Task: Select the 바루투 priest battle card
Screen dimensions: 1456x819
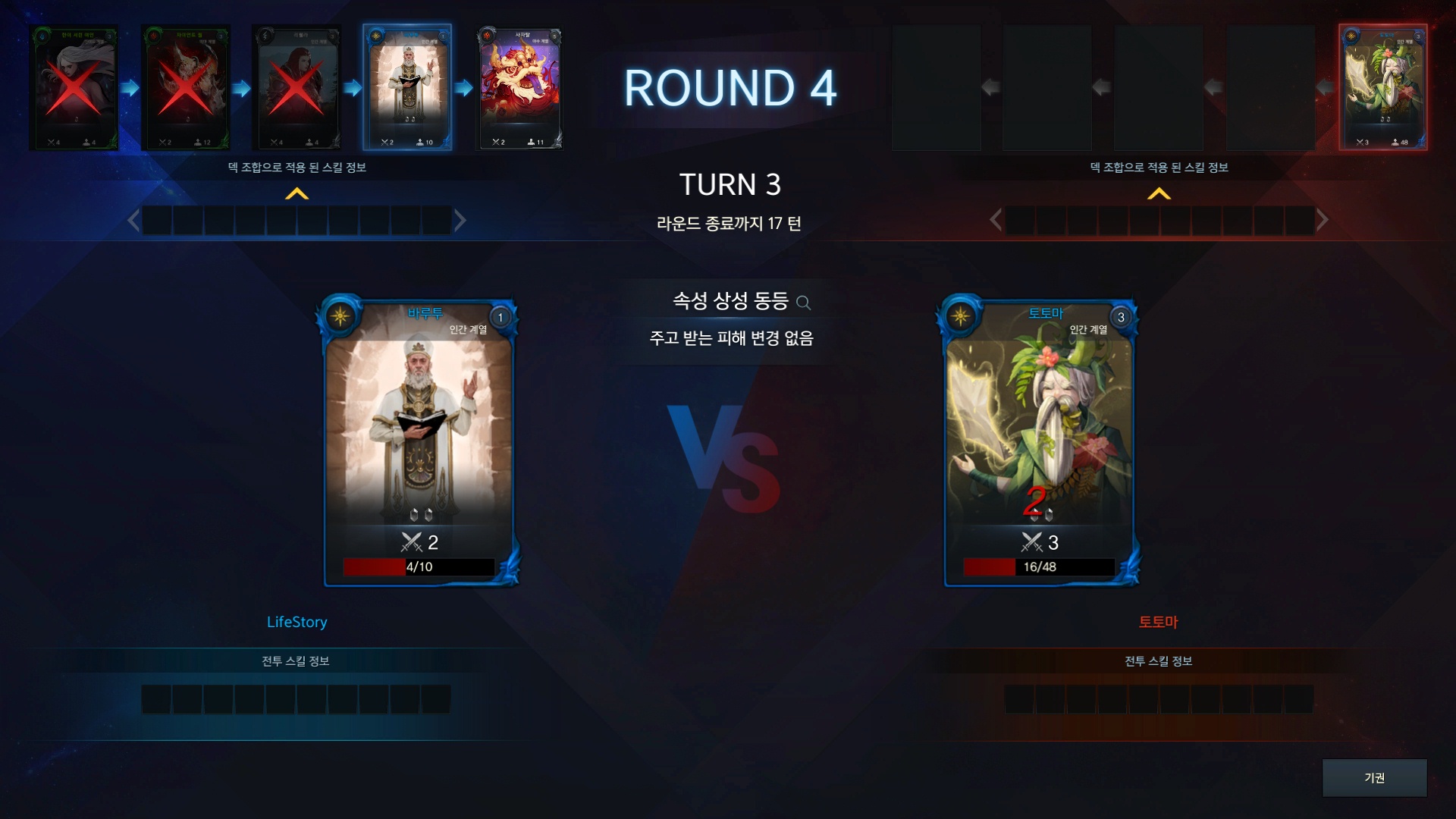Action: pyautogui.click(x=419, y=440)
